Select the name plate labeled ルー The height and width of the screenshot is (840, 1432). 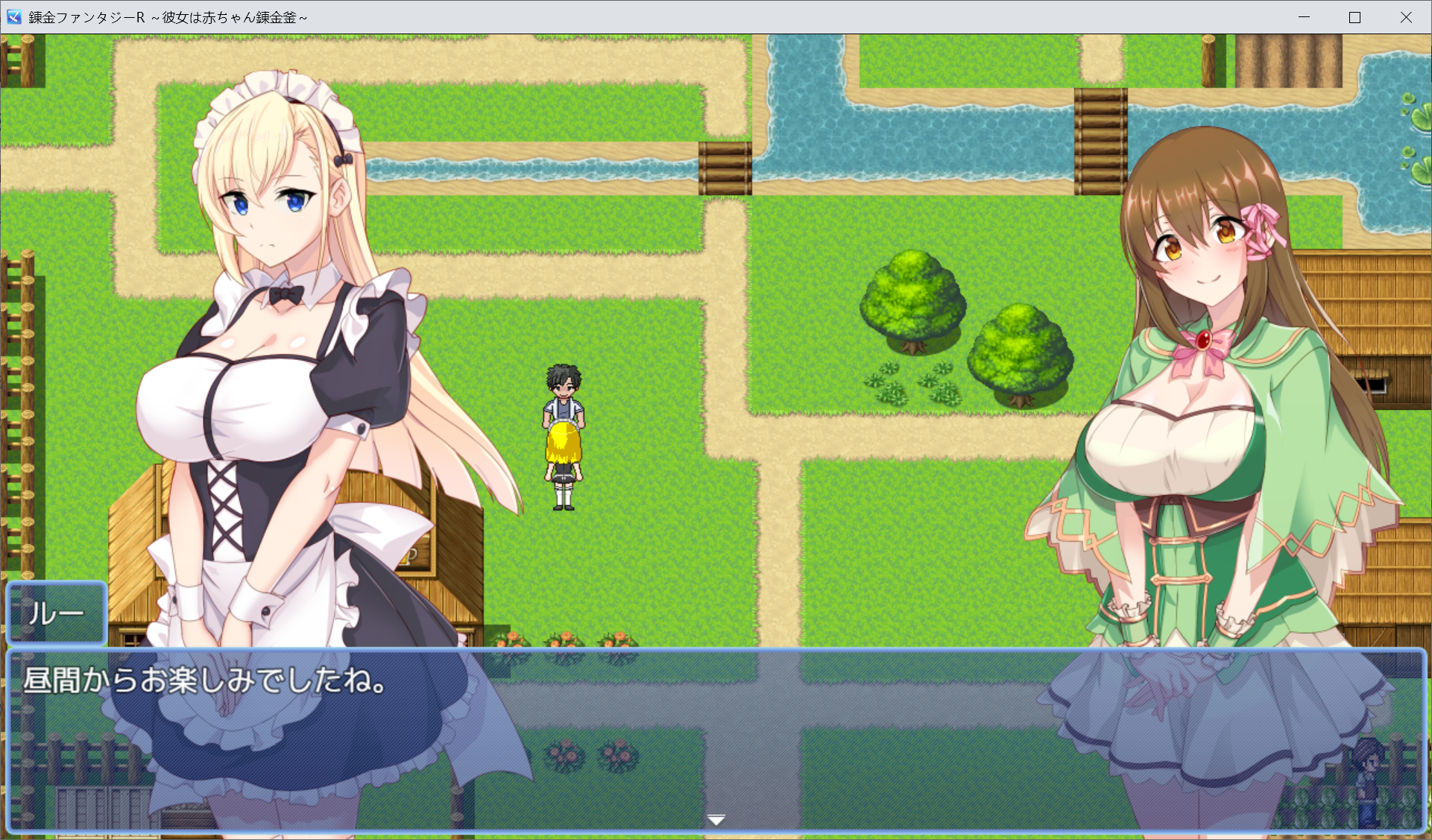tap(55, 613)
